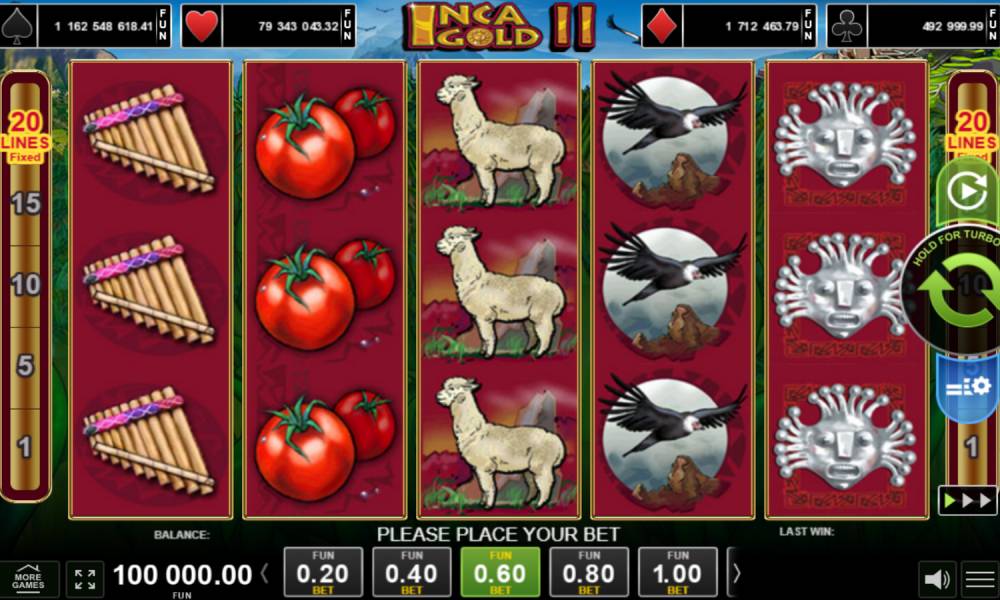Bet 0.80 on this spin
The height and width of the screenshot is (600, 1000).
click(588, 573)
